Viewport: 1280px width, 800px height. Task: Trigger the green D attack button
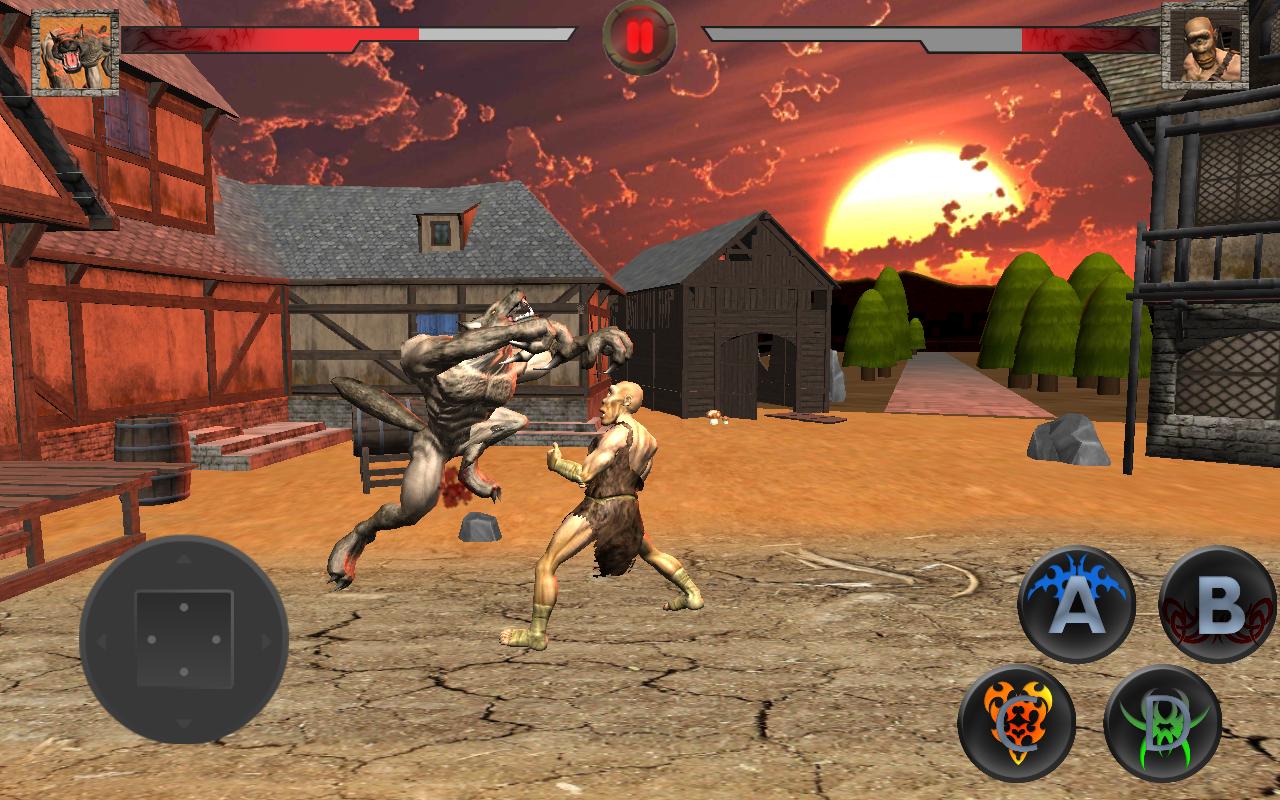pyautogui.click(x=1163, y=722)
